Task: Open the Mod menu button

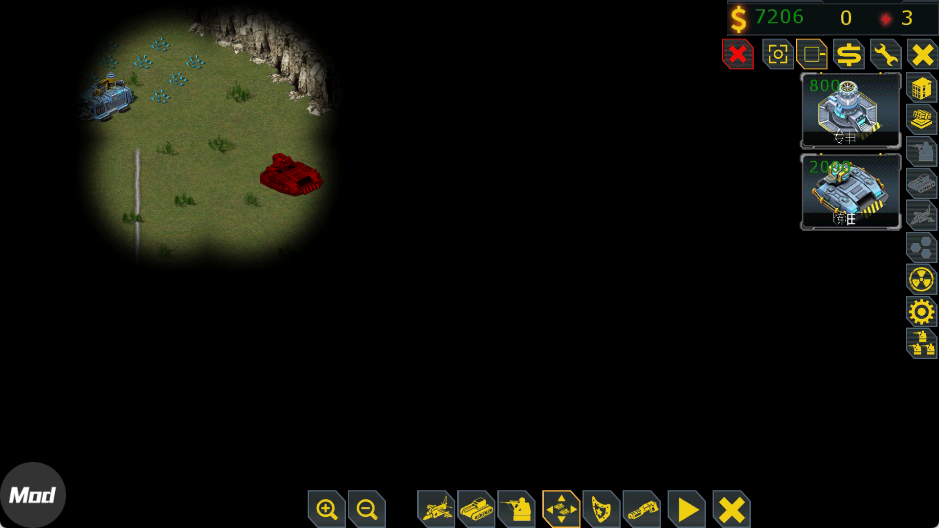Action: (x=32, y=495)
